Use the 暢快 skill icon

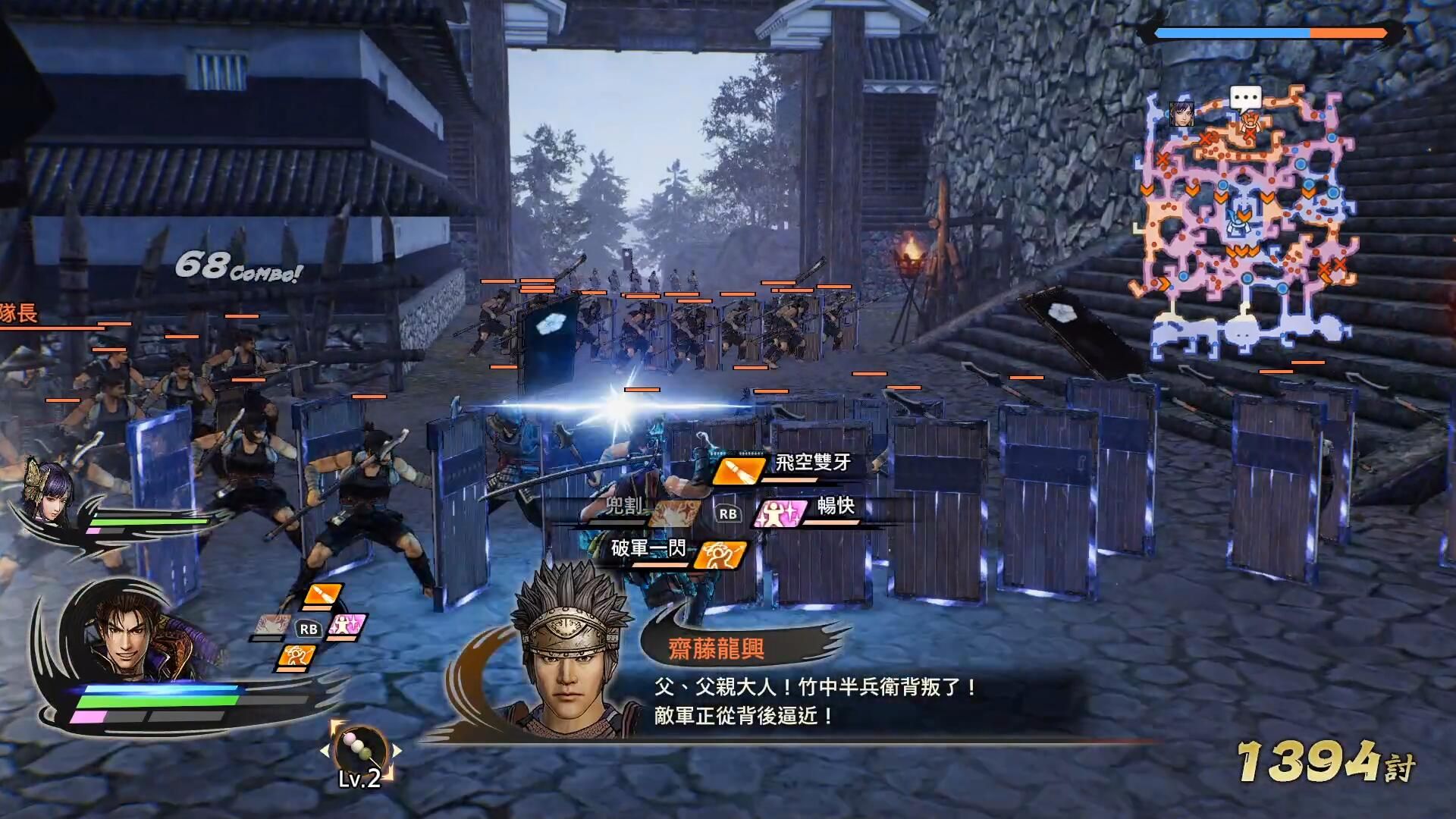click(779, 514)
